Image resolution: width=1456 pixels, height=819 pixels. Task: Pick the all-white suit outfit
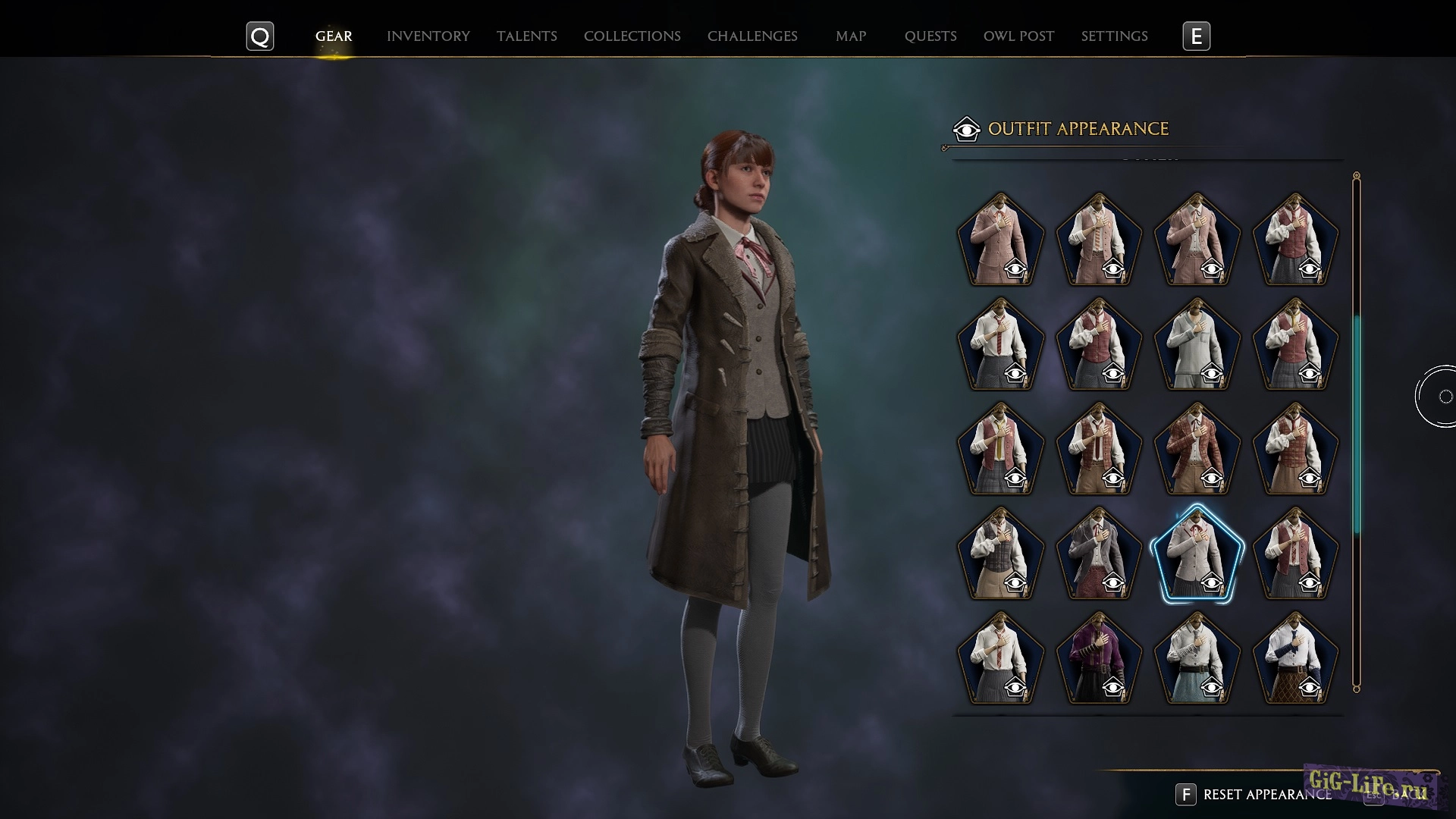pyautogui.click(x=1197, y=344)
